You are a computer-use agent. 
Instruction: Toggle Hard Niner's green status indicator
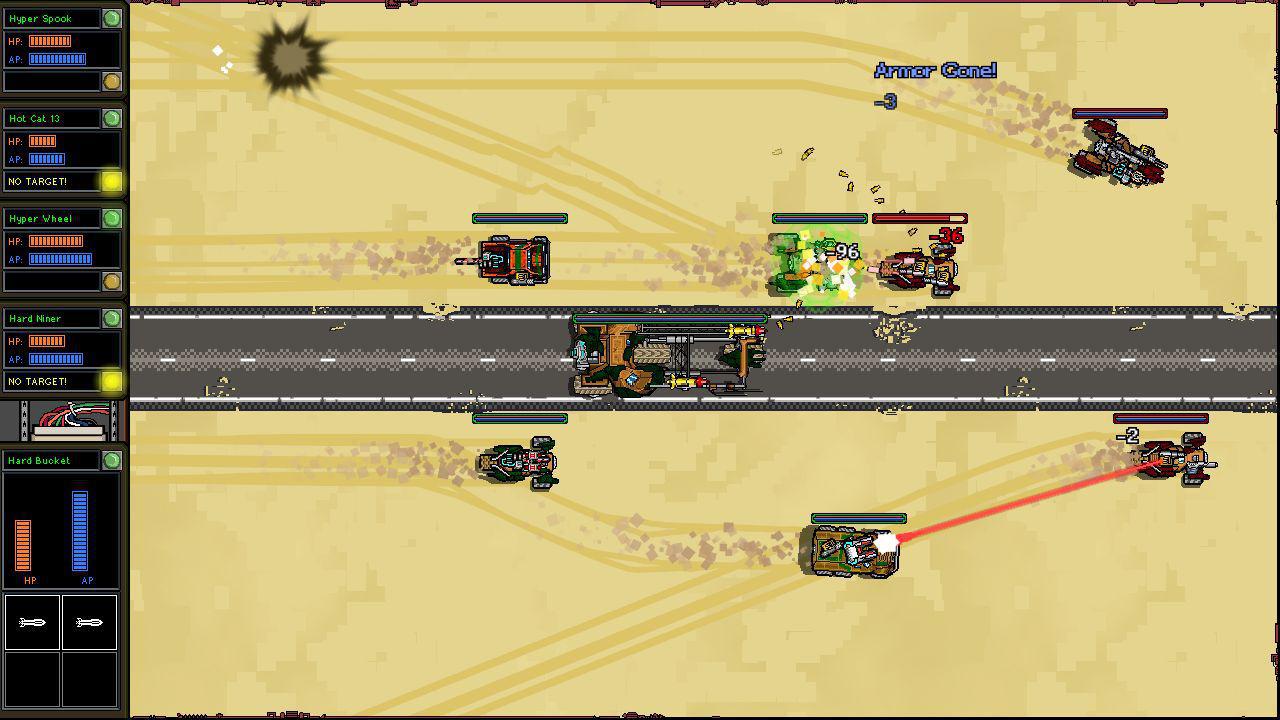(x=112, y=318)
